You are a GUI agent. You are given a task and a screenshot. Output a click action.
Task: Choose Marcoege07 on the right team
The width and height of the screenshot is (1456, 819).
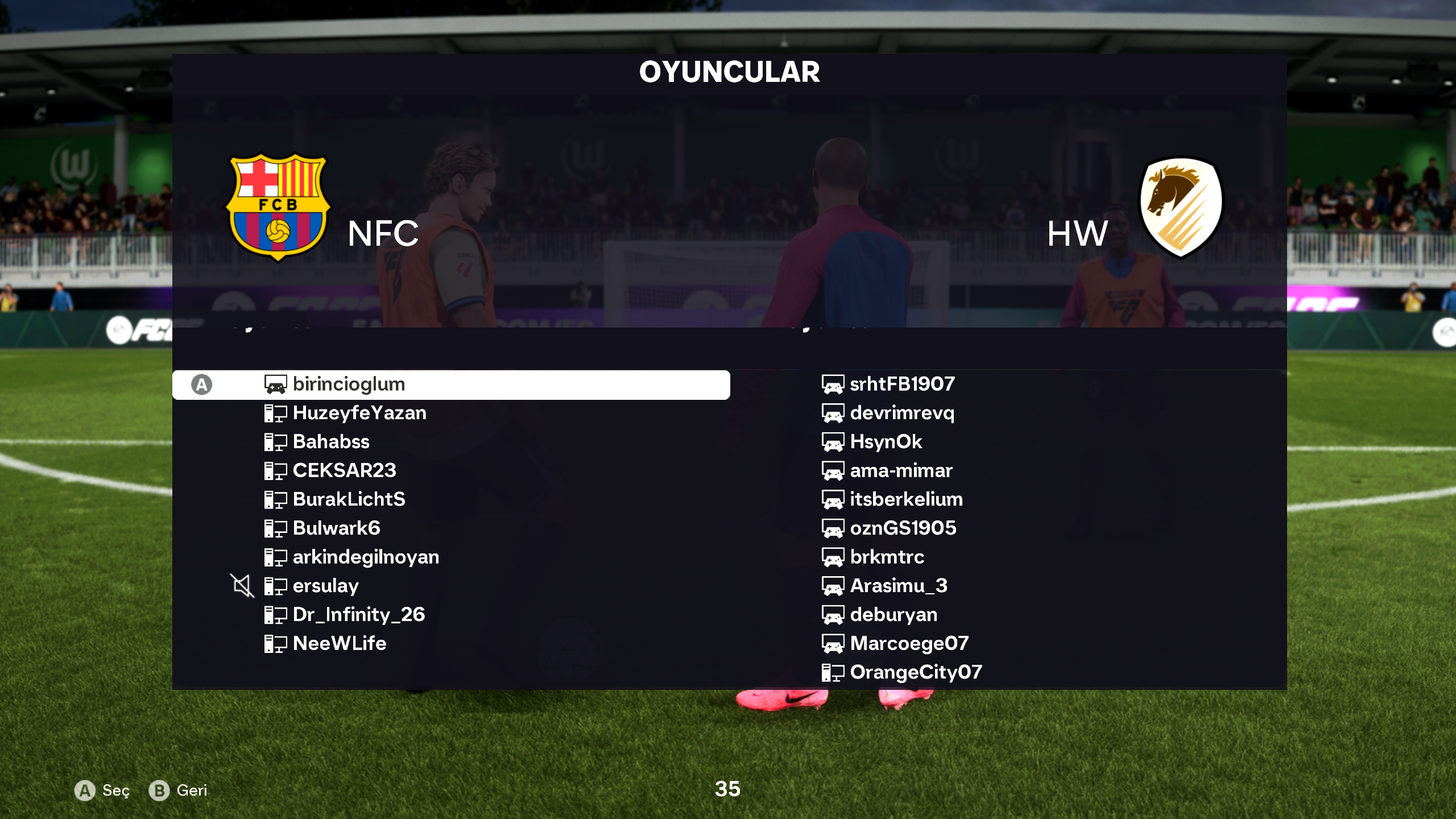[909, 643]
